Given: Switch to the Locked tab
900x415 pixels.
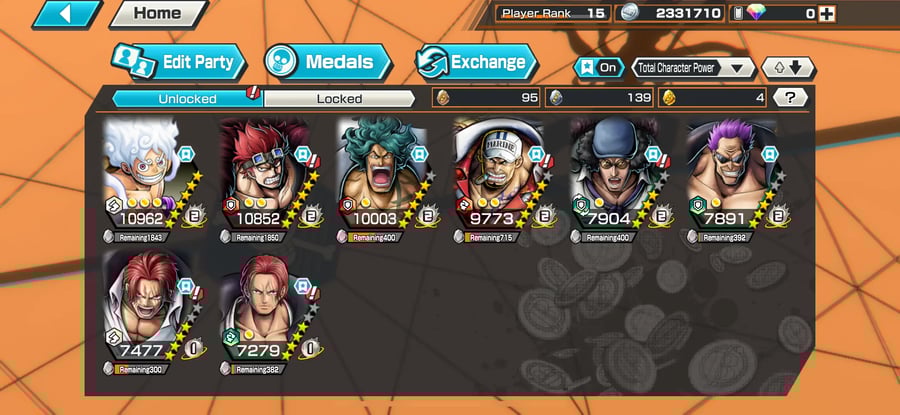Looking at the screenshot, I should [339, 98].
